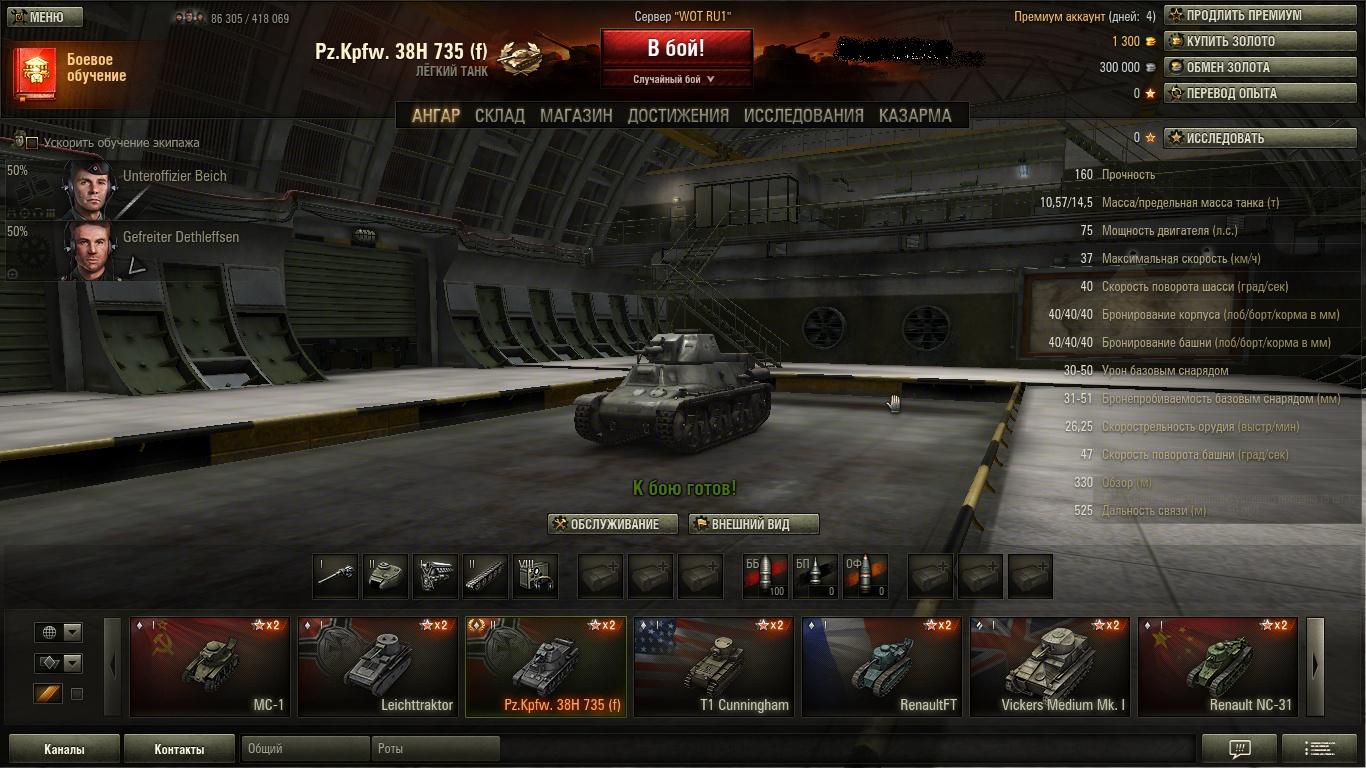Open the Внешний вид customization button
Screen dimensions: 1366x768
753,524
